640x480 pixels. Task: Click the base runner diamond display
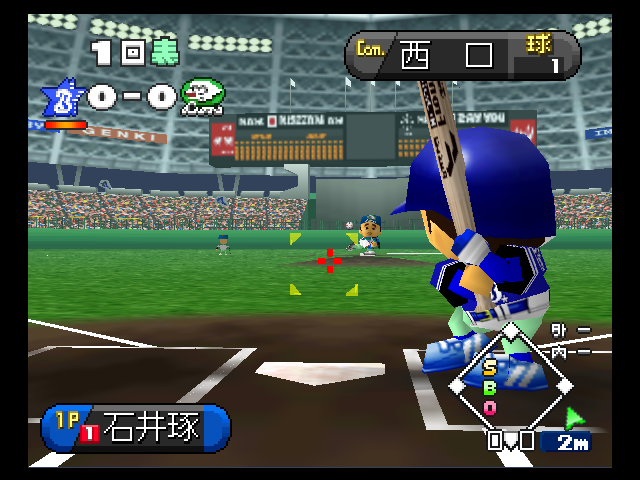tap(510, 383)
